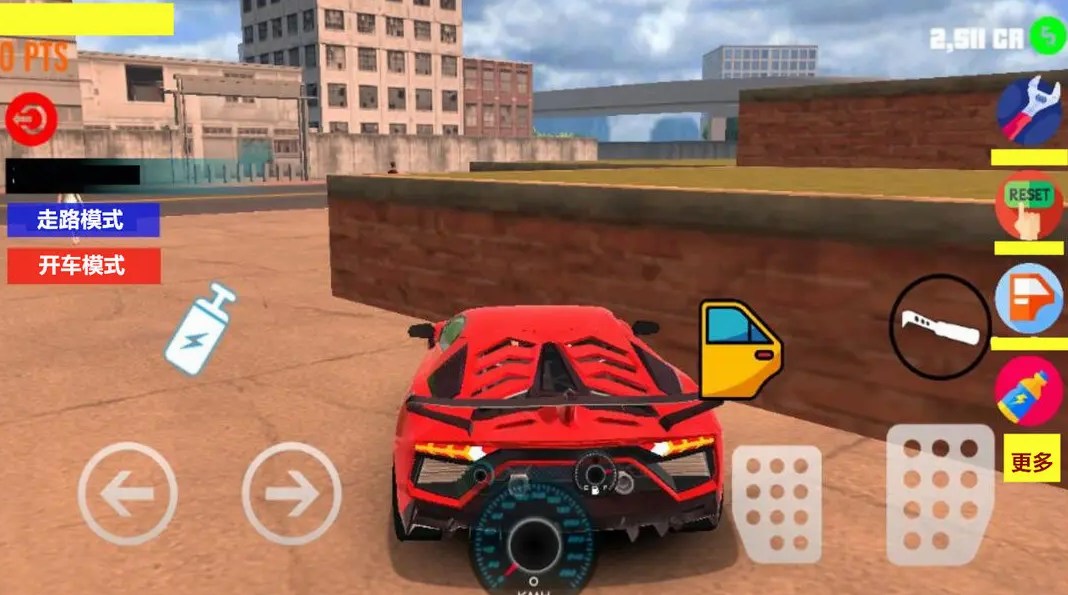
Task: Activate the knife icon in the circle
Action: pos(939,327)
